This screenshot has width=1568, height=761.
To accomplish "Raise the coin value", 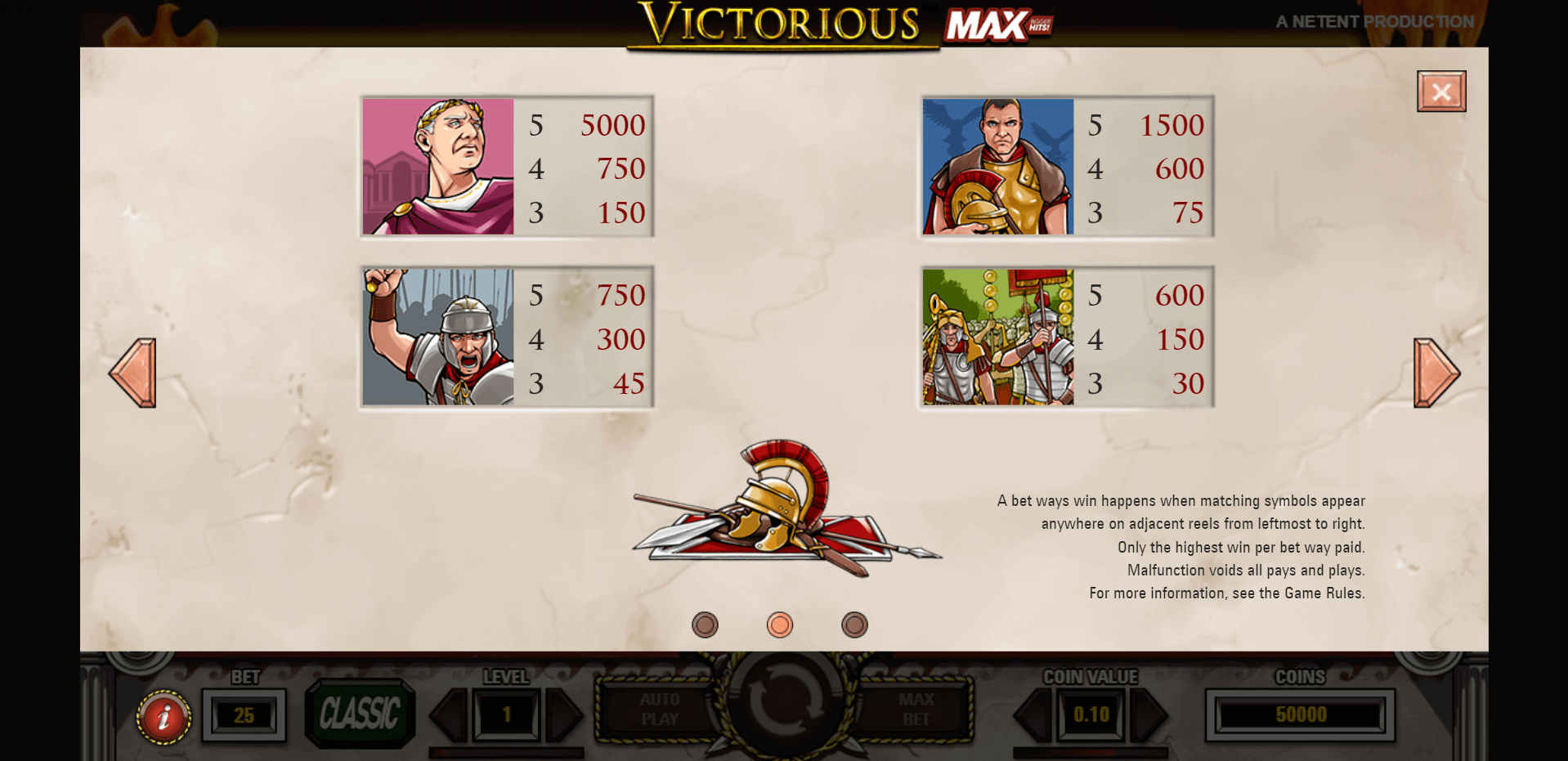I will [x=1149, y=715].
